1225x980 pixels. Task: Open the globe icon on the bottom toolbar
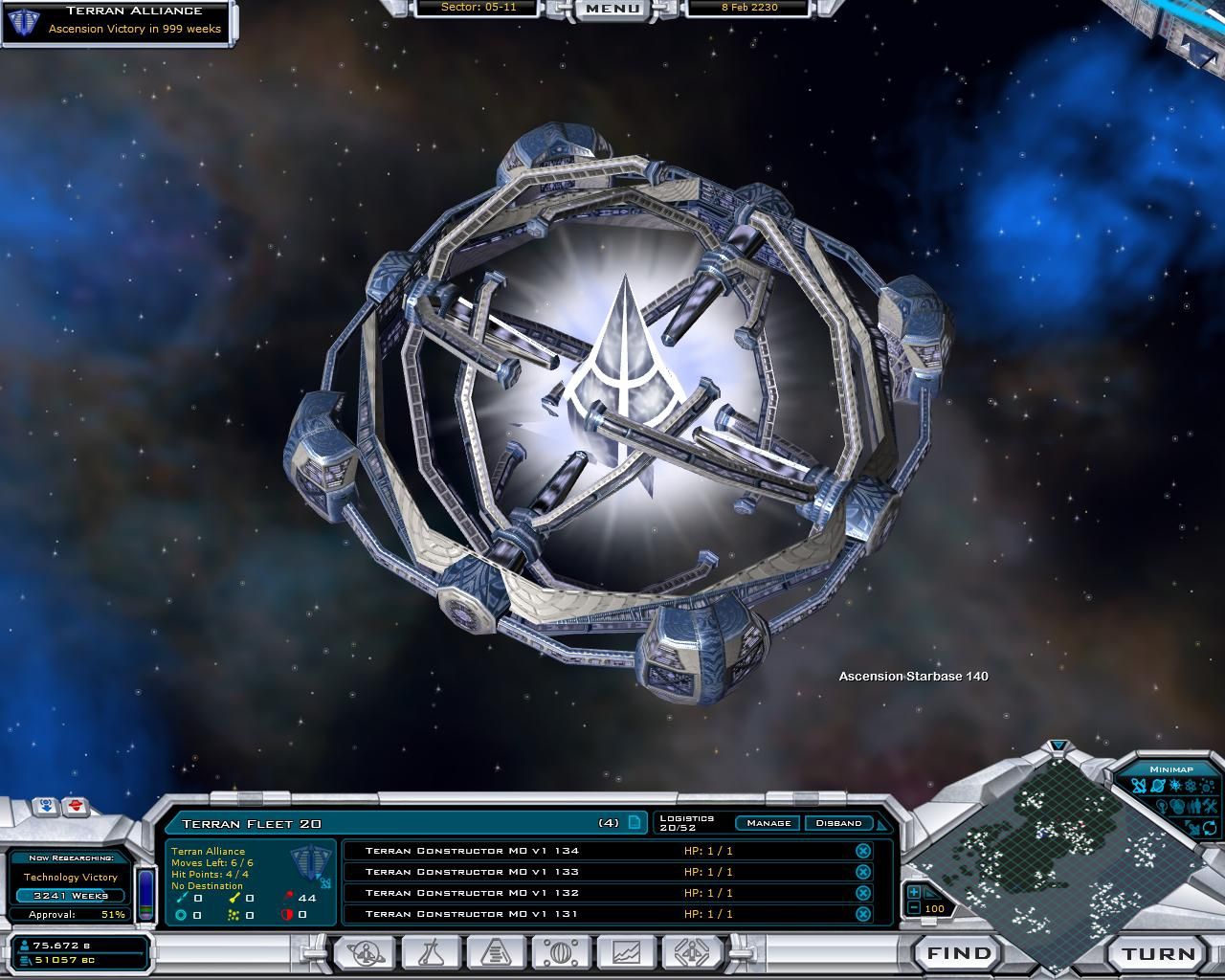tap(561, 953)
